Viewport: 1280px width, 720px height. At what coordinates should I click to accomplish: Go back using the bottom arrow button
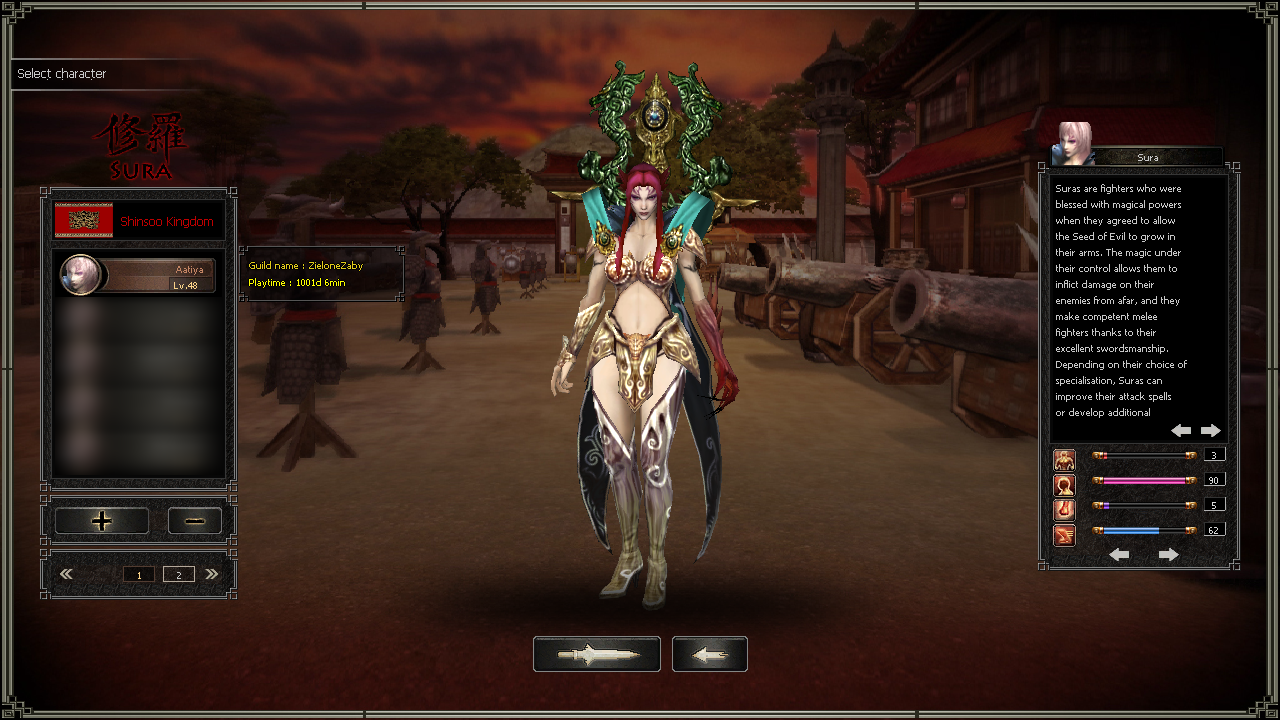(x=710, y=654)
